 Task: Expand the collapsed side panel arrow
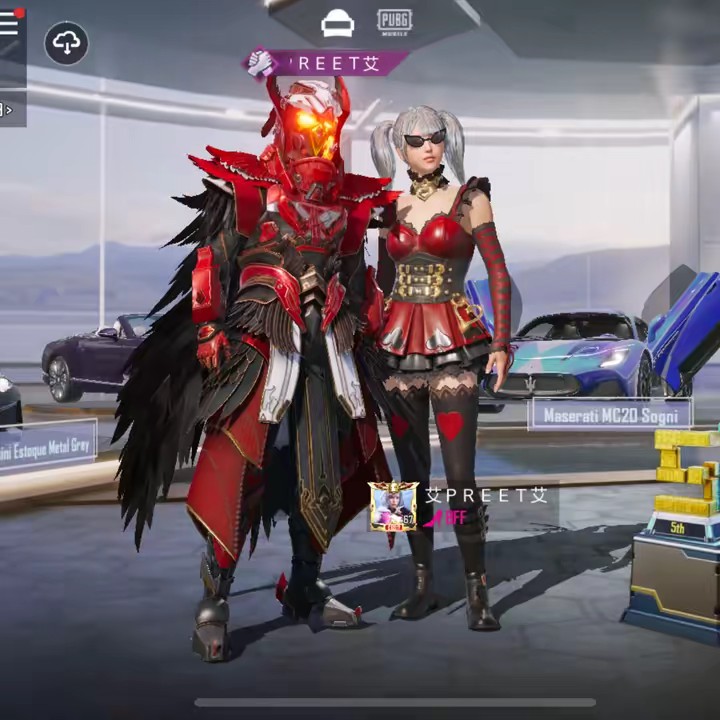tap(8, 108)
